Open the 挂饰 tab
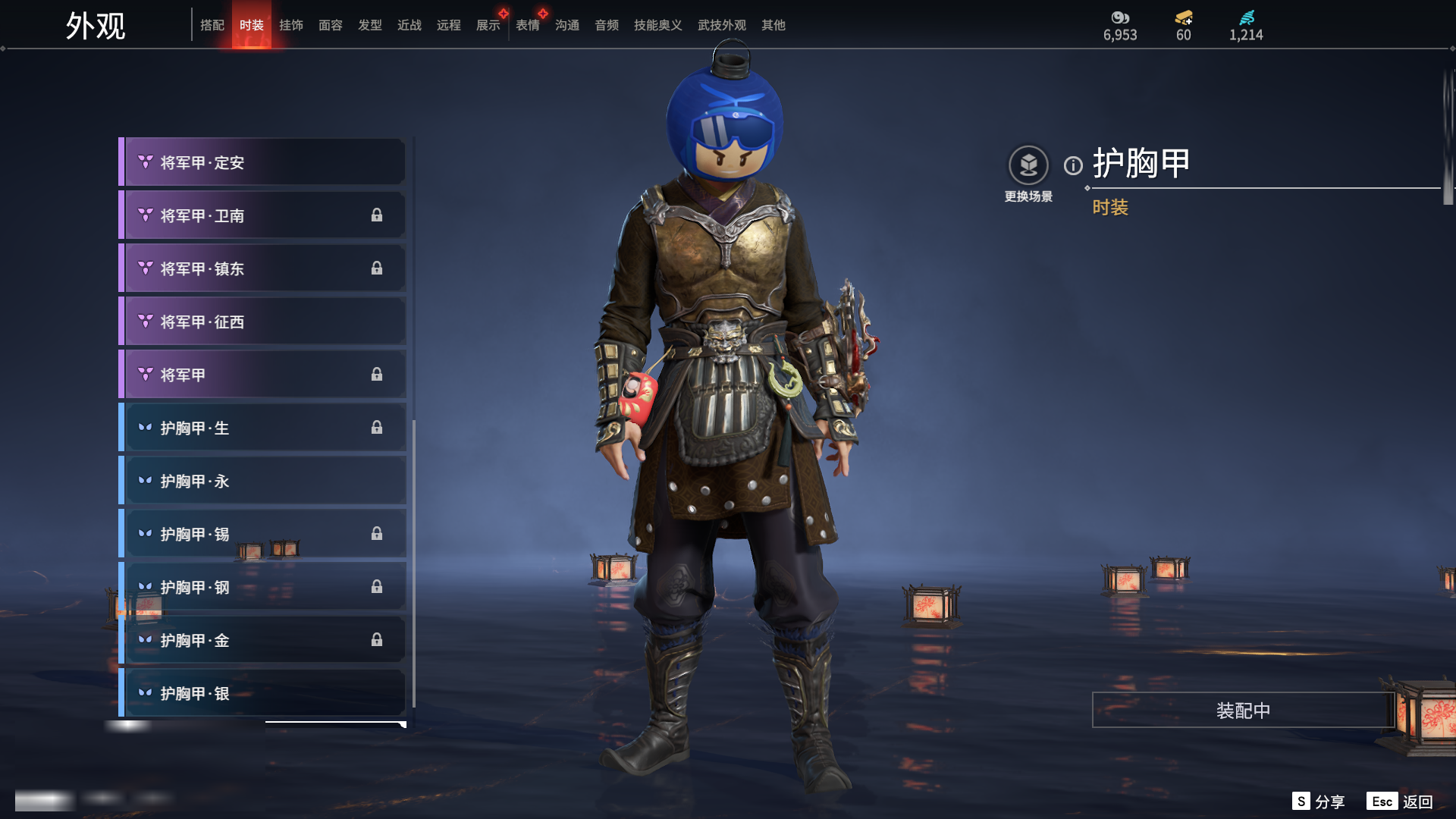 (x=291, y=25)
